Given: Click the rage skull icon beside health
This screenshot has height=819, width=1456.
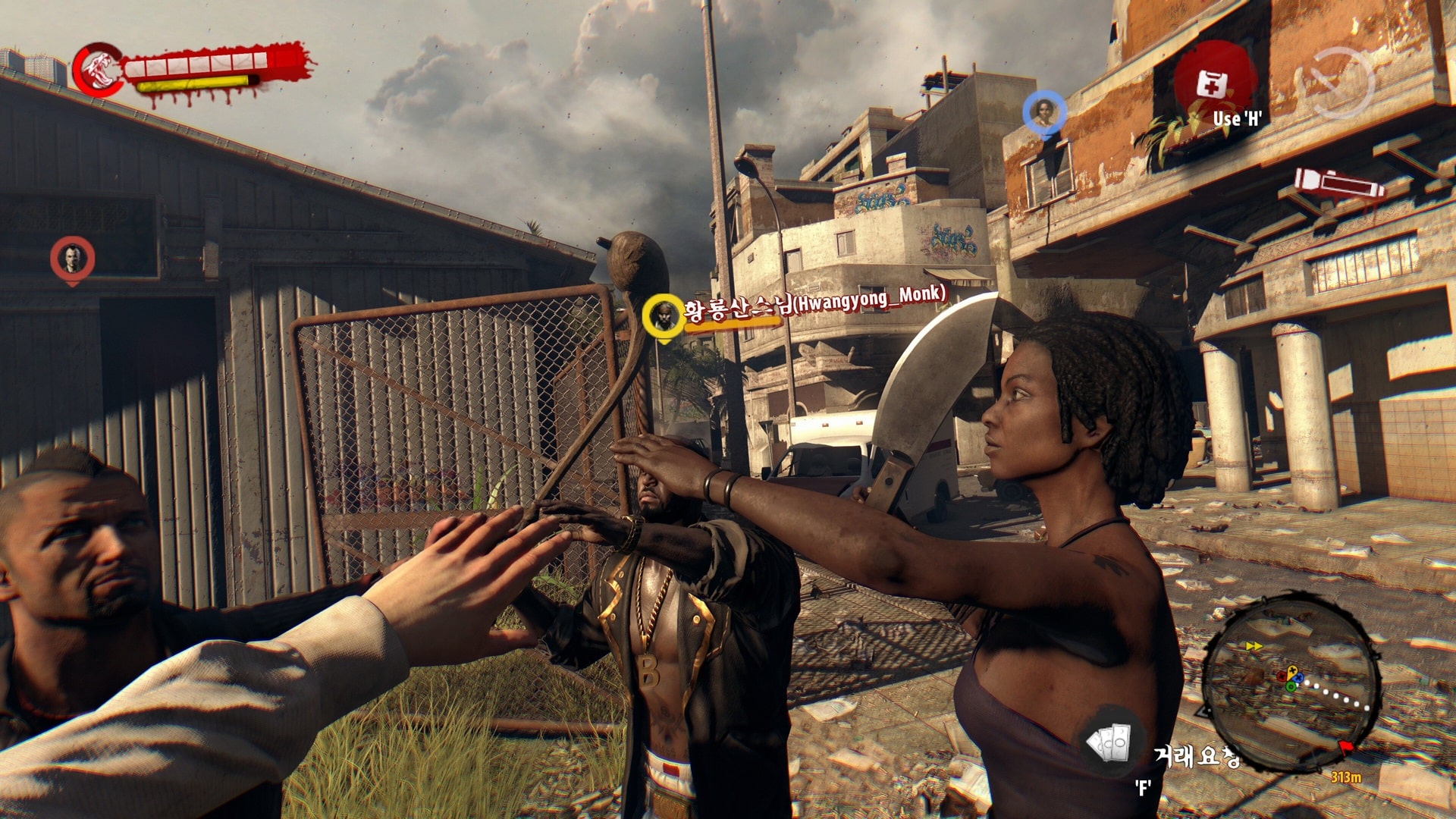Looking at the screenshot, I should tap(99, 71).
